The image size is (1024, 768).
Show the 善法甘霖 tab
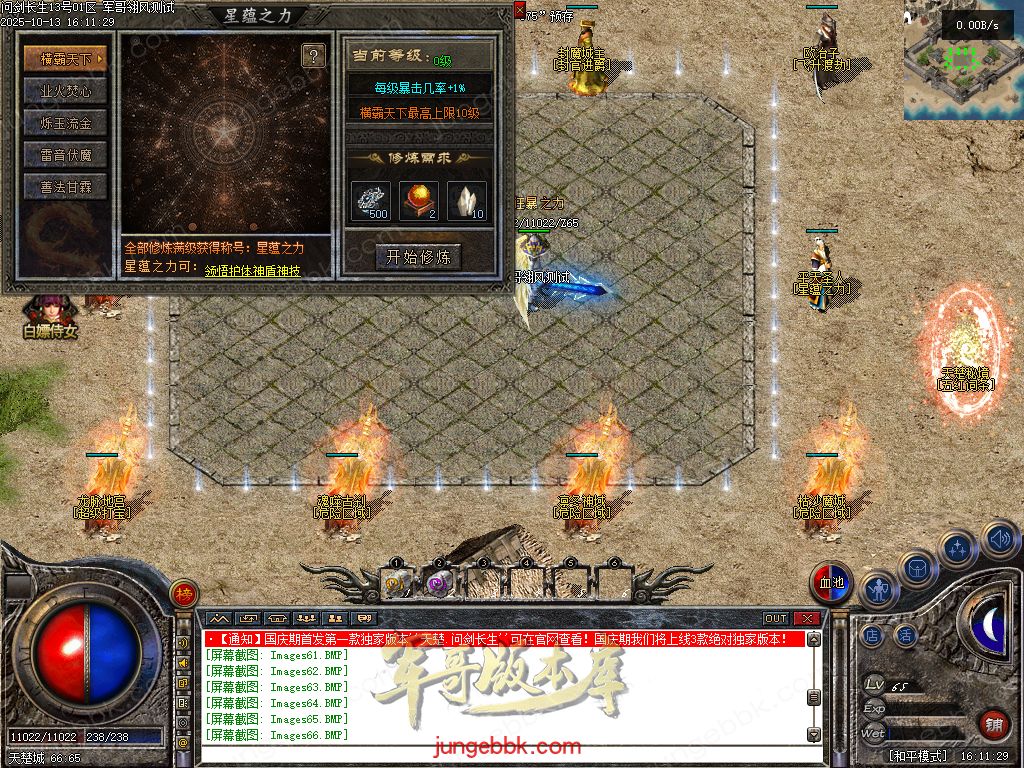pos(65,187)
